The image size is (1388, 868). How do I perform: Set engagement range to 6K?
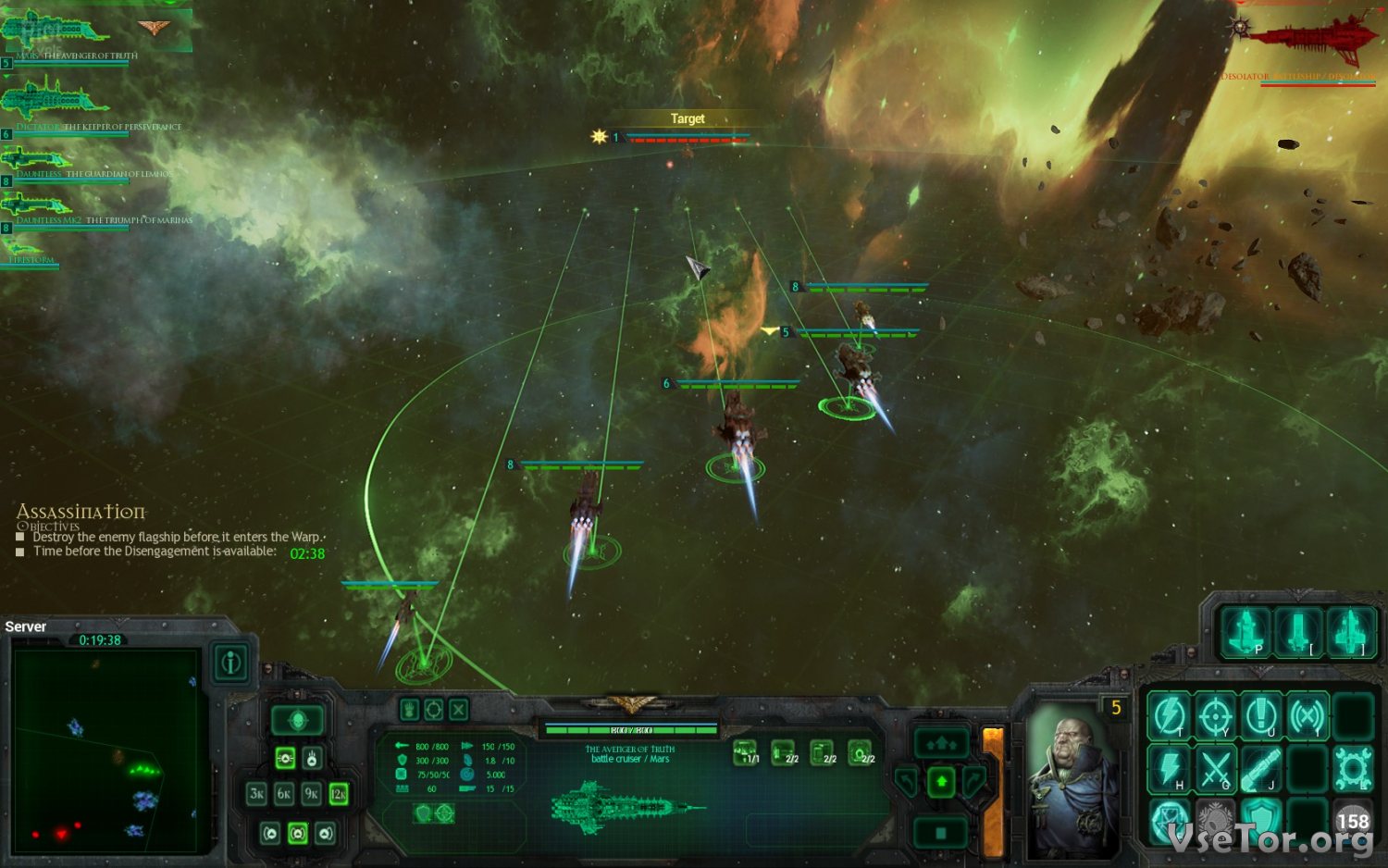285,794
